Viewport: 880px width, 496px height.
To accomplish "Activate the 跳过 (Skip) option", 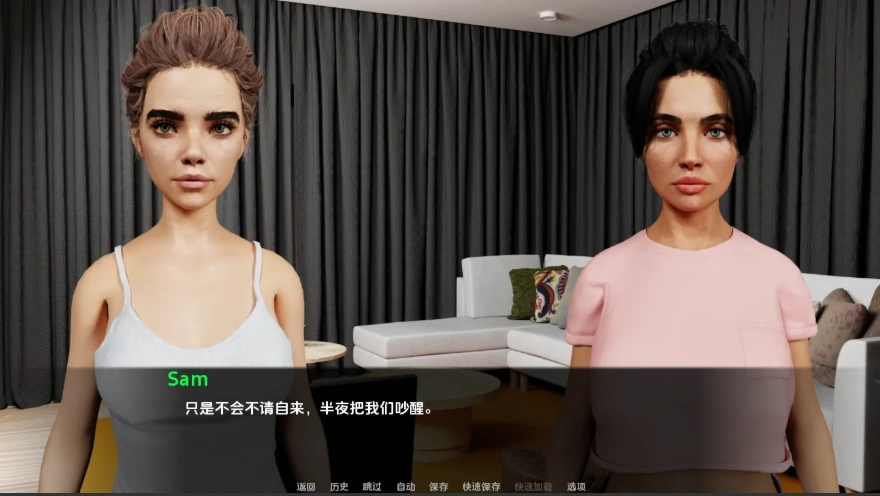I will (372, 487).
